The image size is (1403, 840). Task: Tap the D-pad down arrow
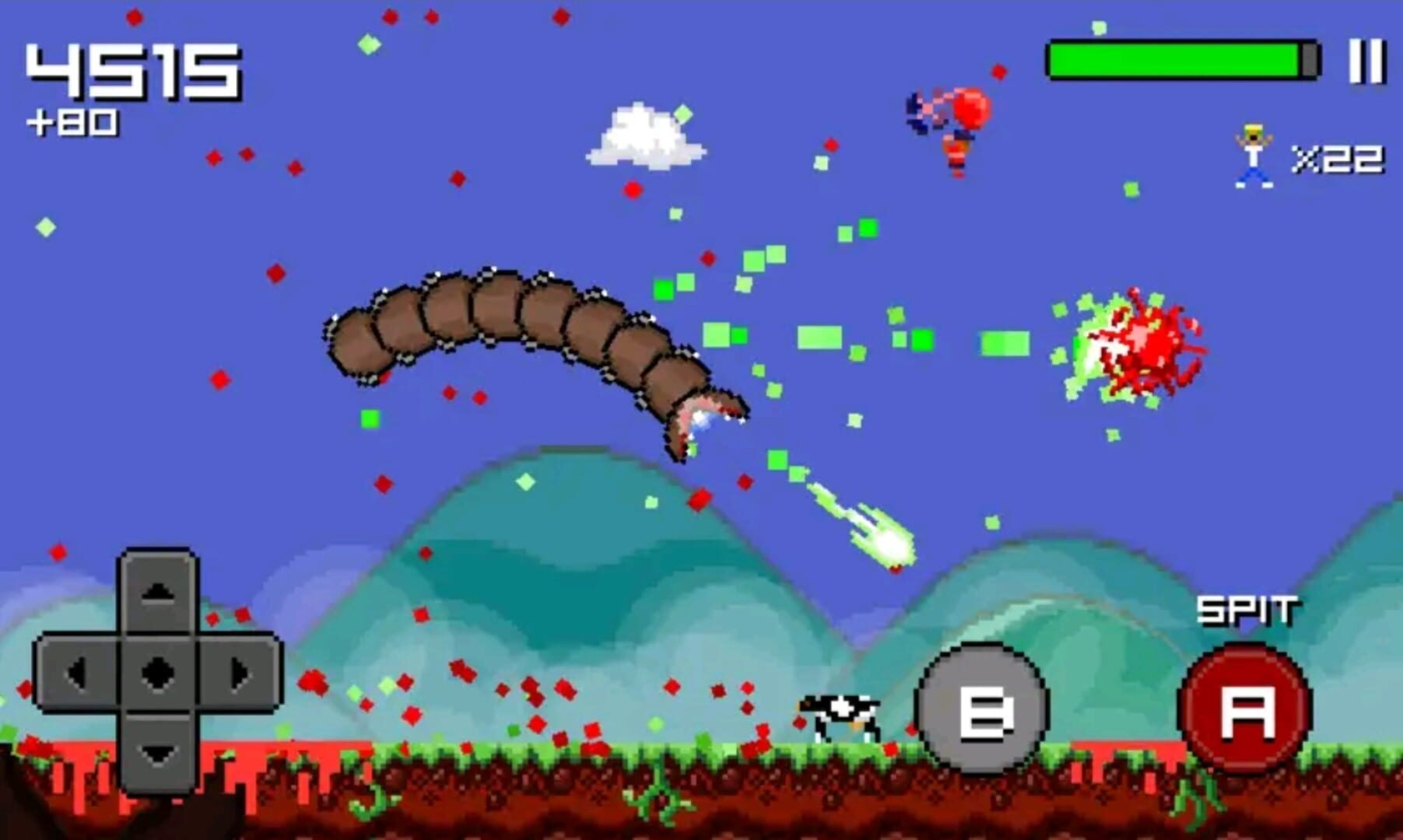pos(158,753)
